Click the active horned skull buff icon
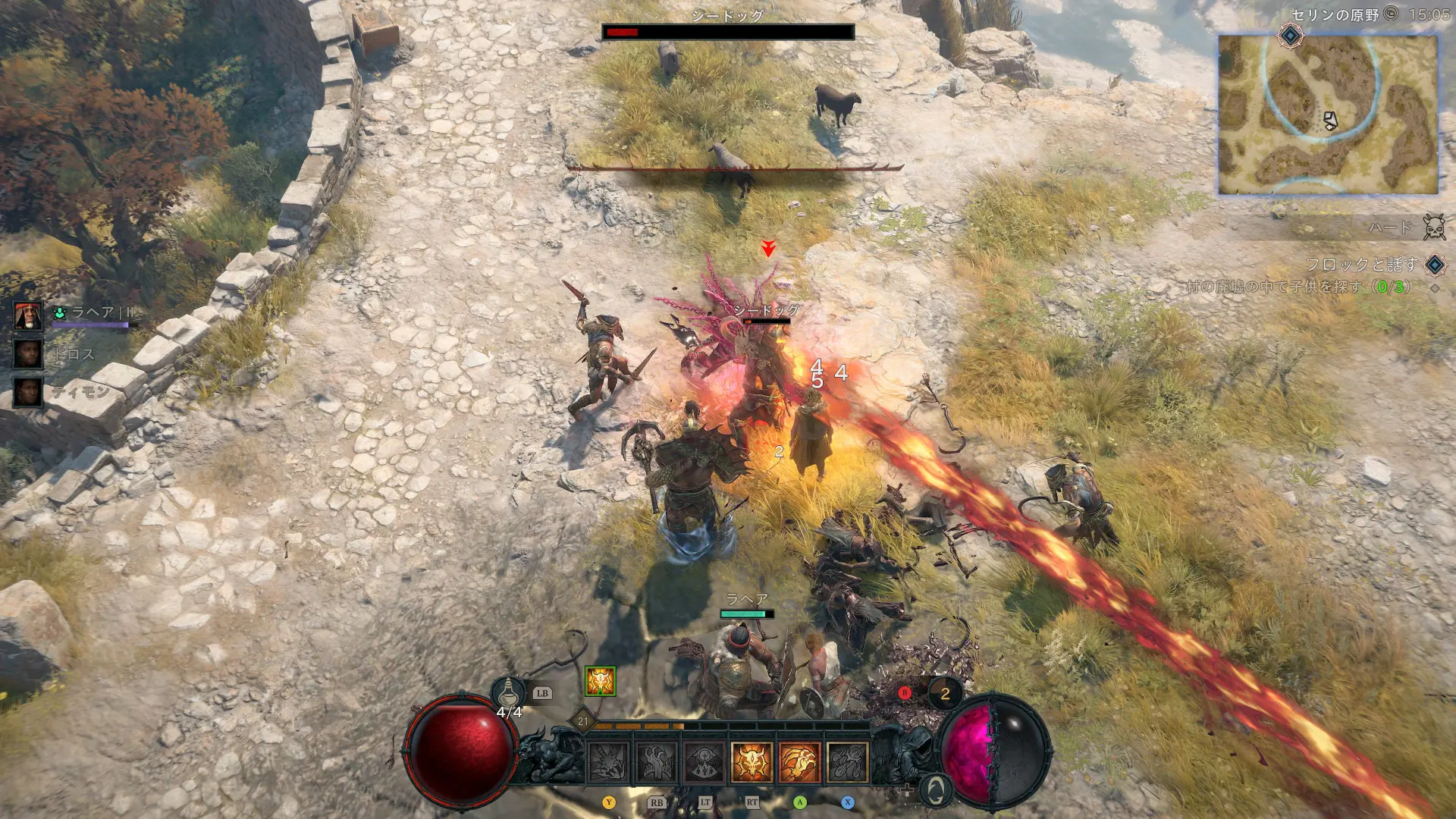This screenshot has width=1456, height=819. (600, 682)
